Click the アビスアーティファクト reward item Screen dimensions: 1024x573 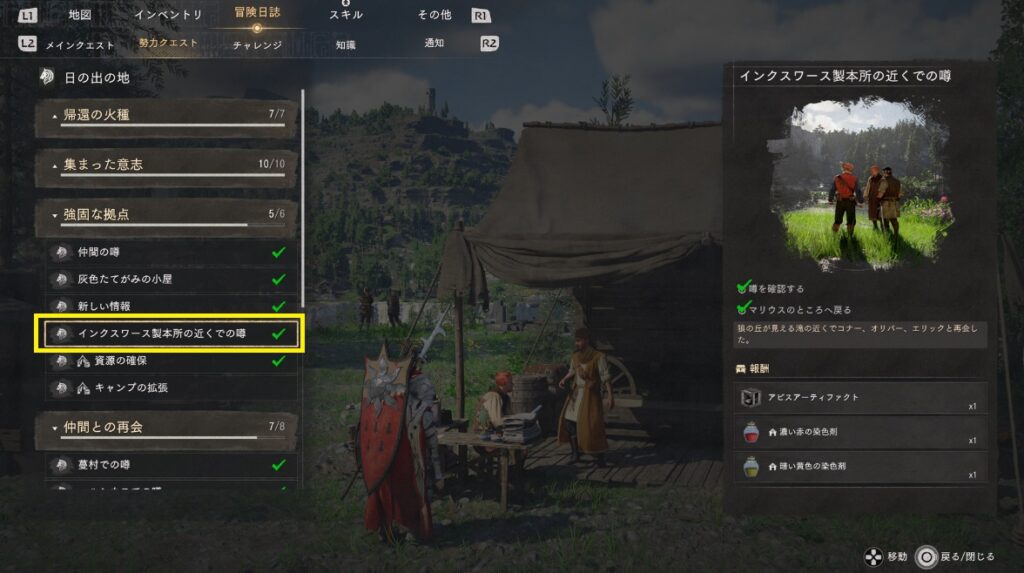860,398
